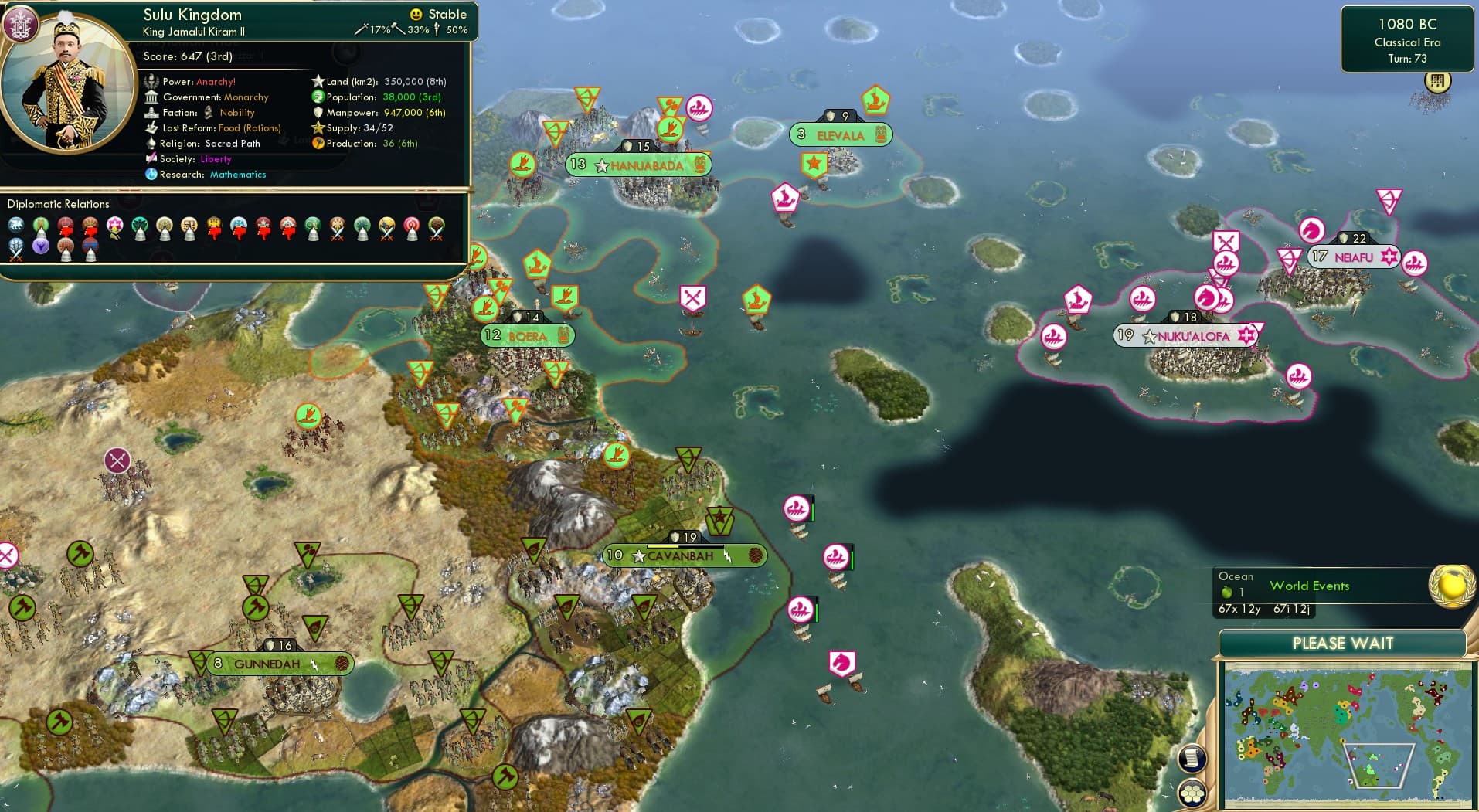Viewport: 1479px width, 812px height.
Task: Select the purple stag icon in Diplomatic Relations
Action: click(40, 246)
